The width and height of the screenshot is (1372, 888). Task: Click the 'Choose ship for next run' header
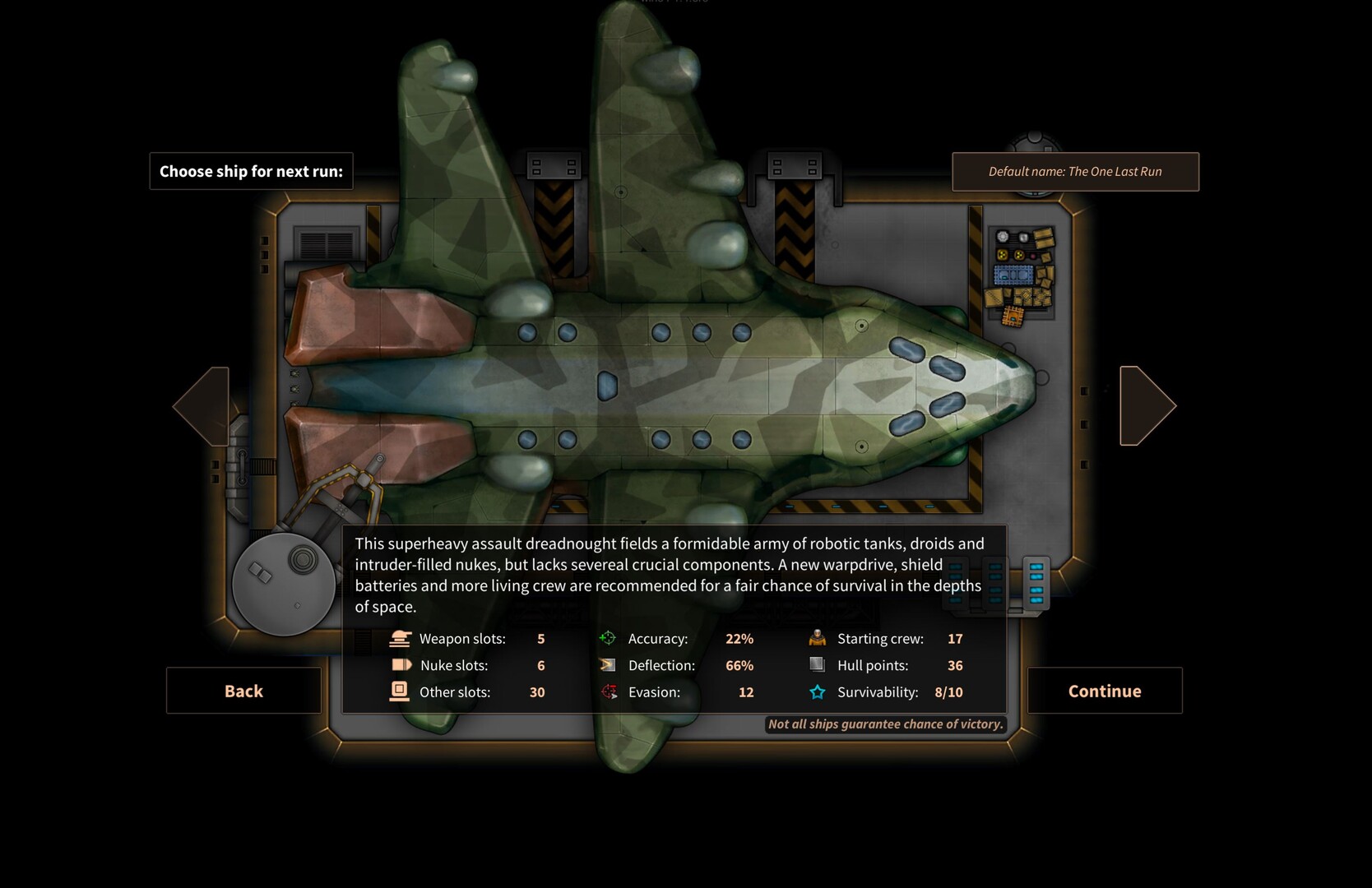pos(250,171)
